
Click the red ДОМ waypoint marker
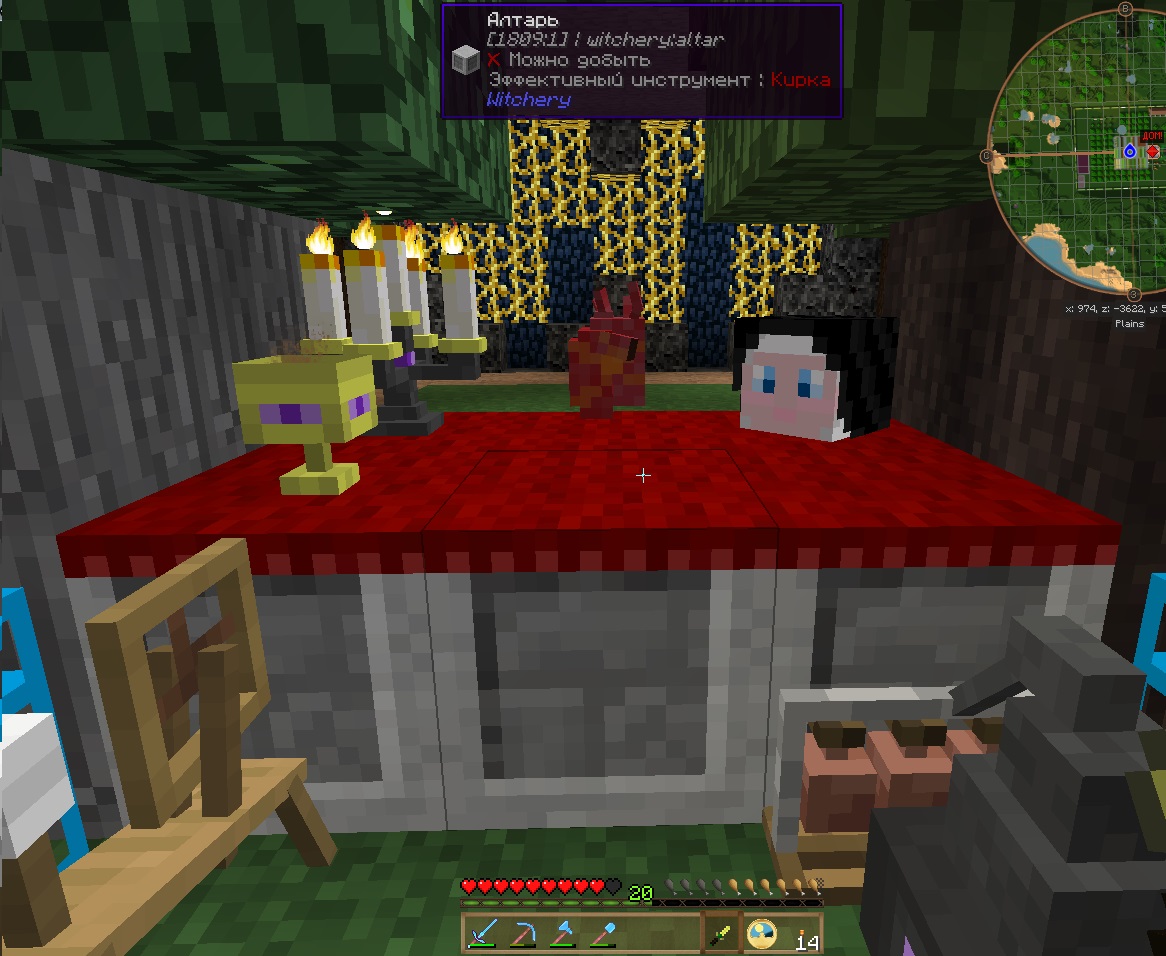pyautogui.click(x=1152, y=151)
